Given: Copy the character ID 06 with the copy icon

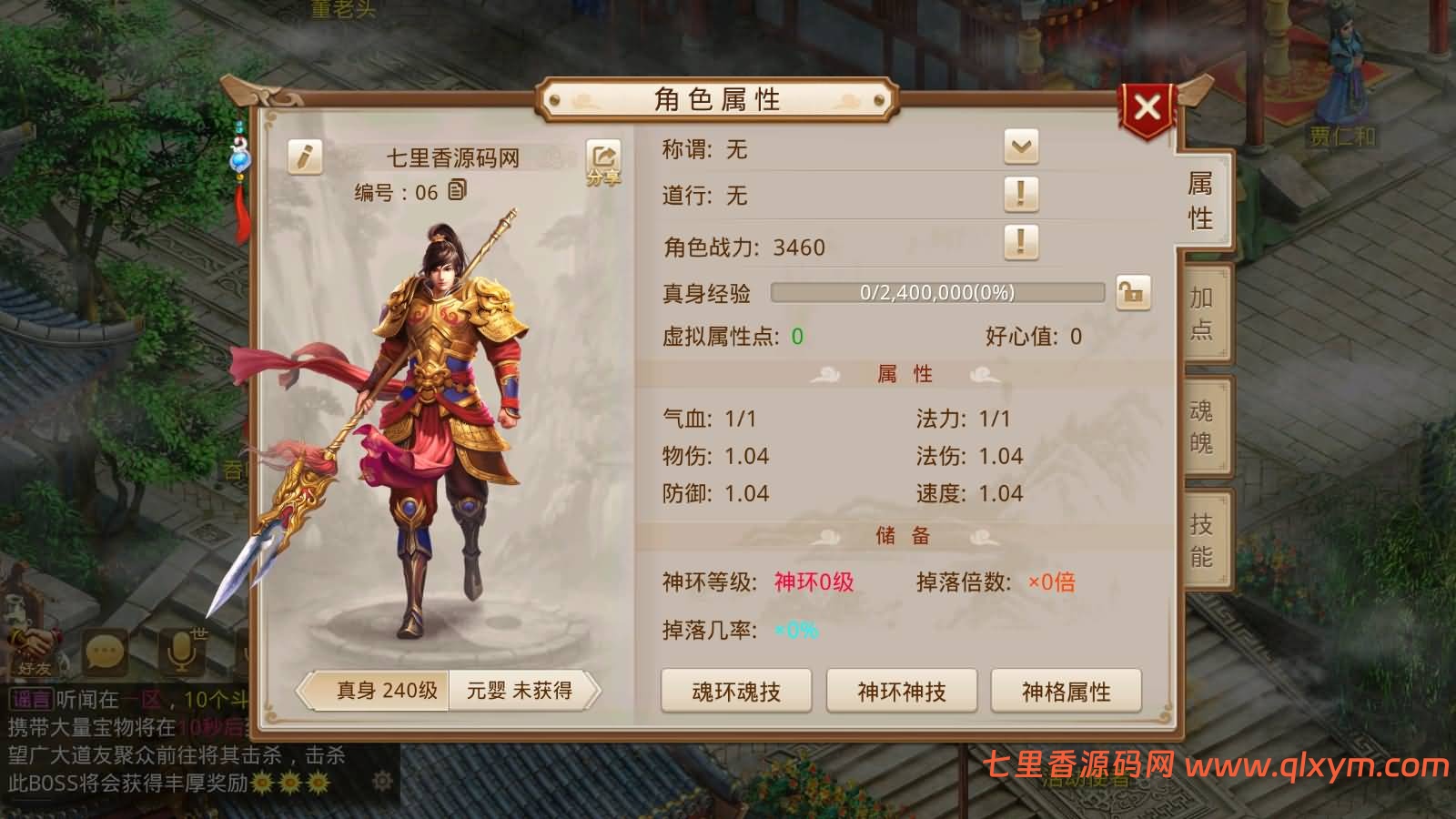Looking at the screenshot, I should tap(458, 191).
